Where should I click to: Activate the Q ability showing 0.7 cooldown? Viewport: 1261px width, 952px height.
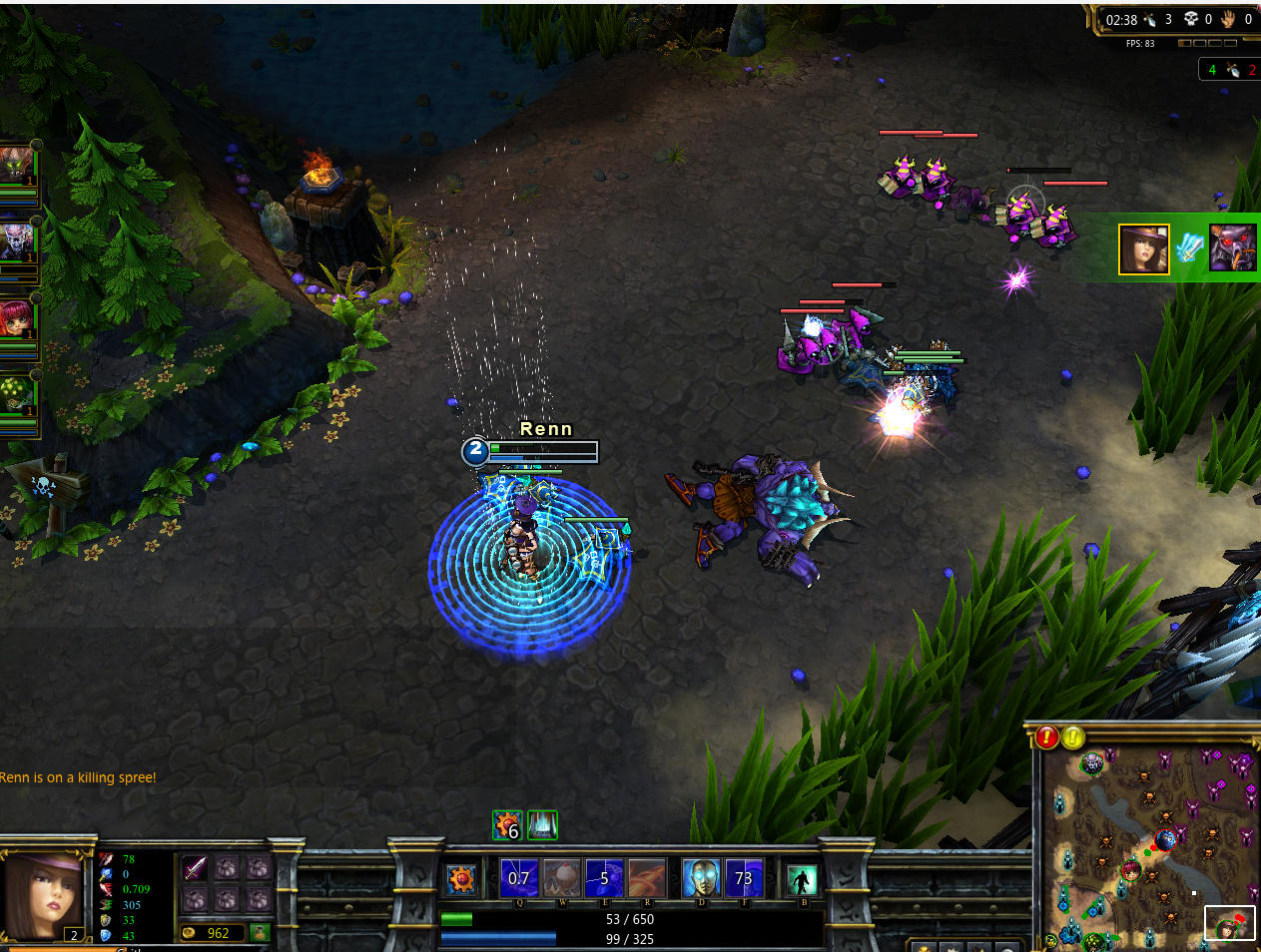[x=519, y=878]
